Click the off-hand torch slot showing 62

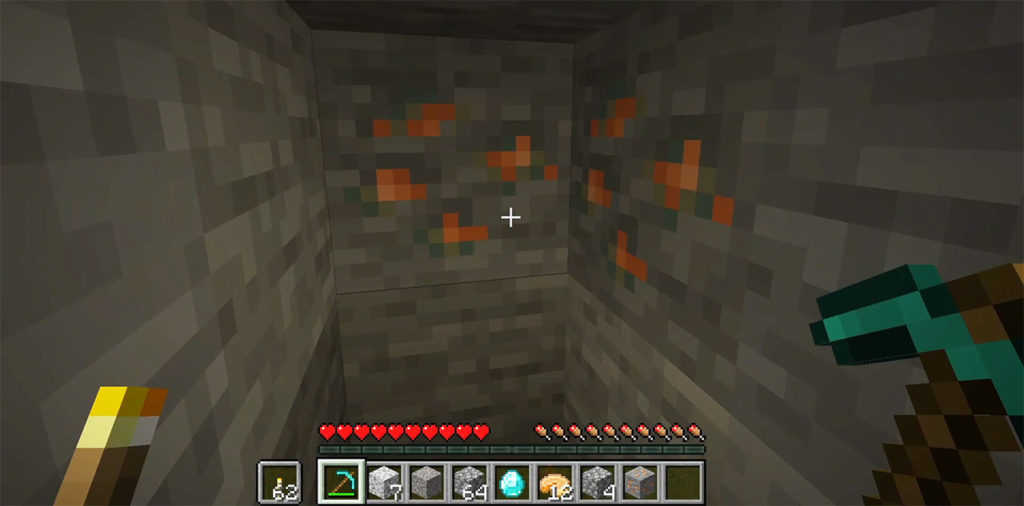tap(277, 480)
